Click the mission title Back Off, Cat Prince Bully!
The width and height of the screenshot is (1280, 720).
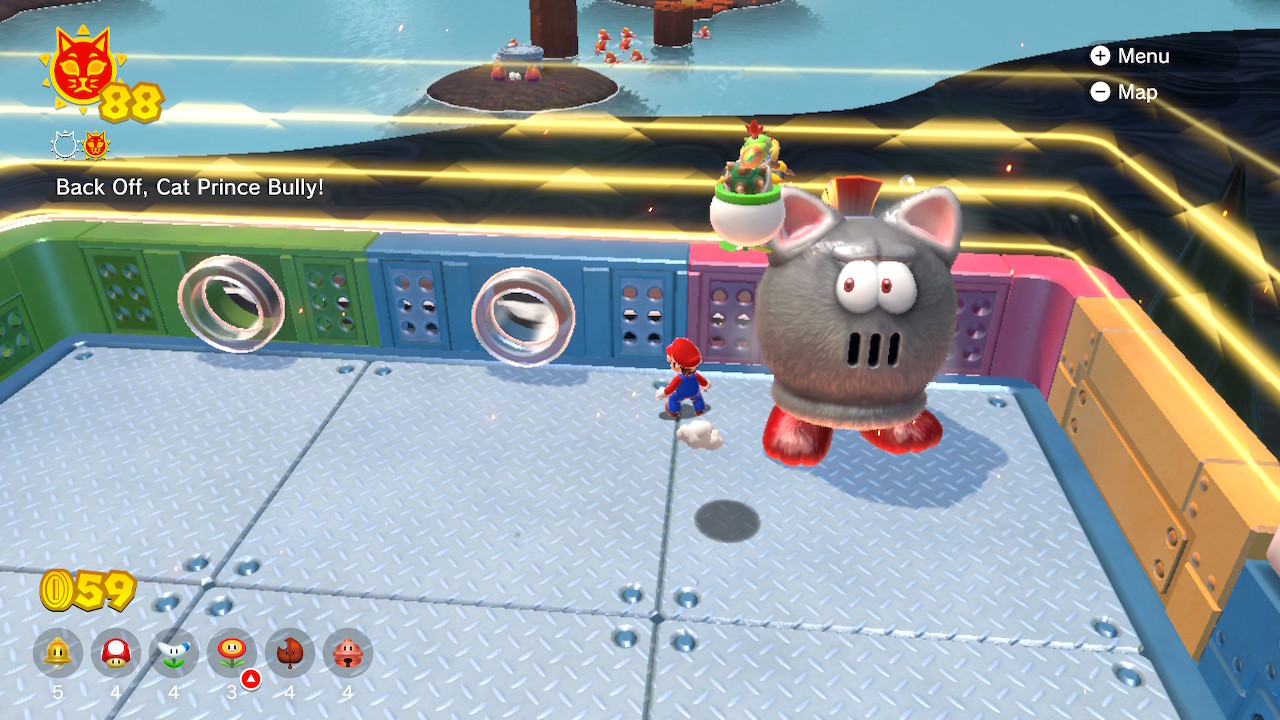coord(190,187)
